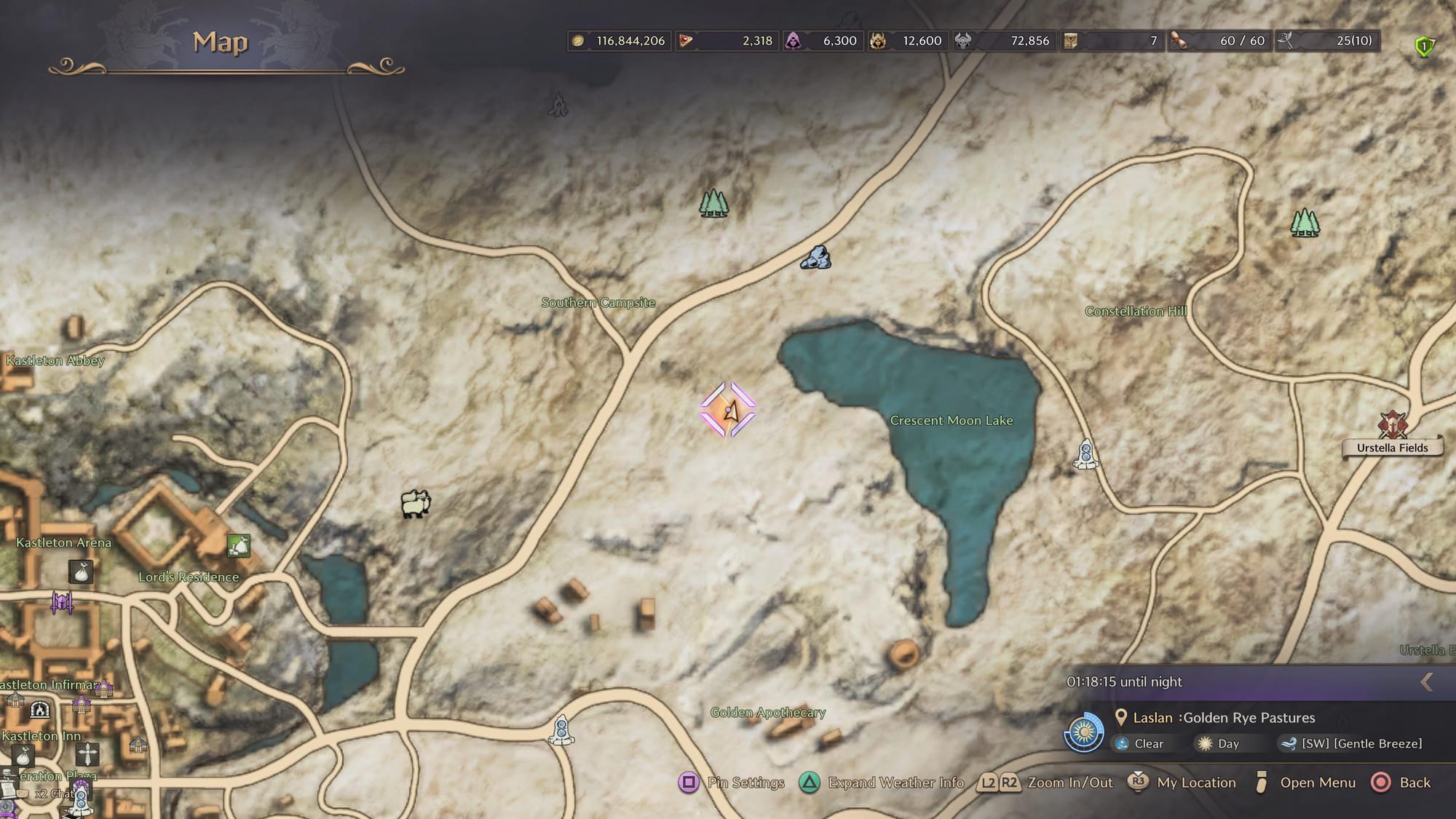Select the fast-travel statue near Golden Apothecary
This screenshot has height=819, width=1456.
coord(561,729)
